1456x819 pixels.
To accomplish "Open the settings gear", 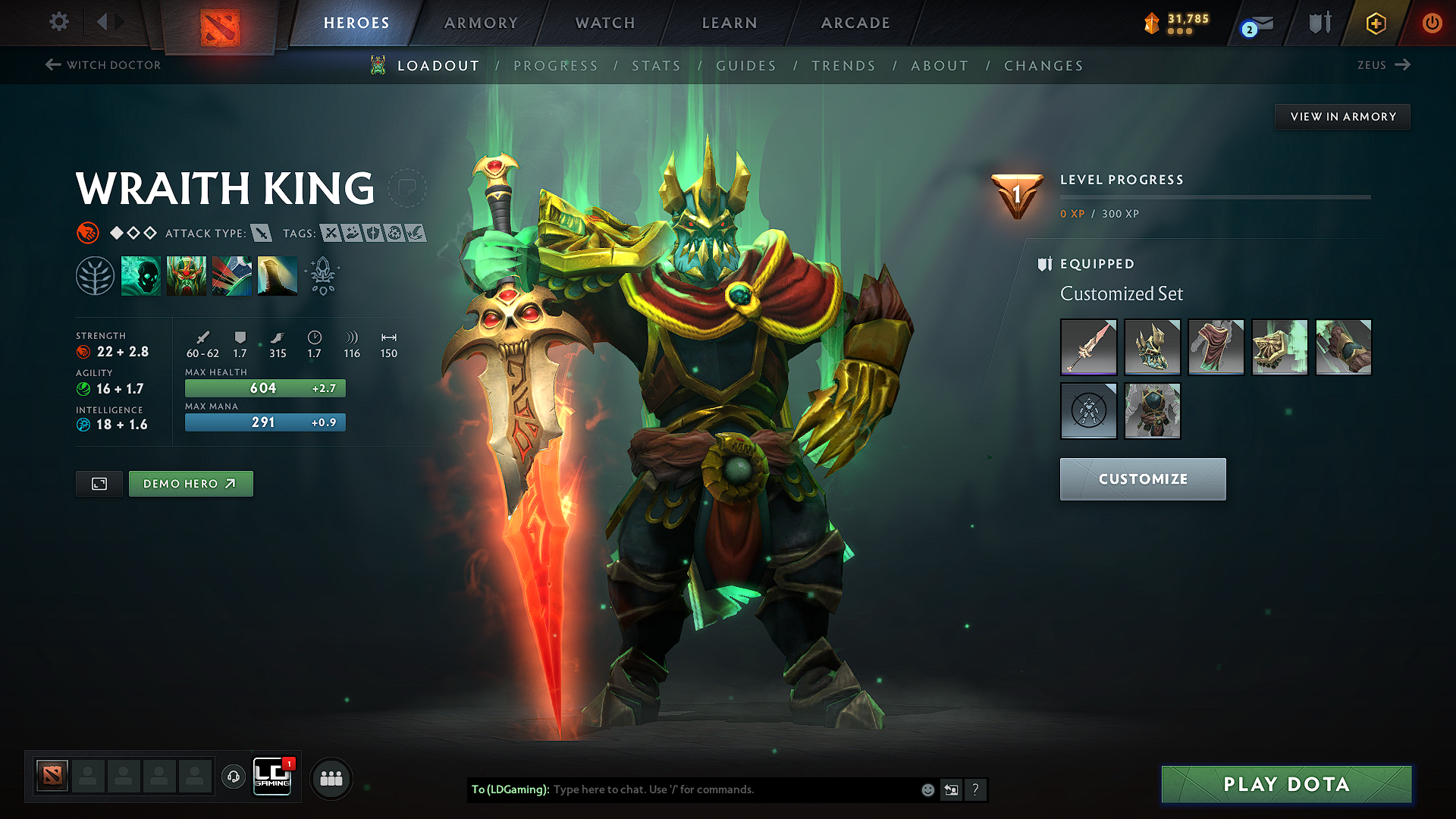I will tap(58, 23).
